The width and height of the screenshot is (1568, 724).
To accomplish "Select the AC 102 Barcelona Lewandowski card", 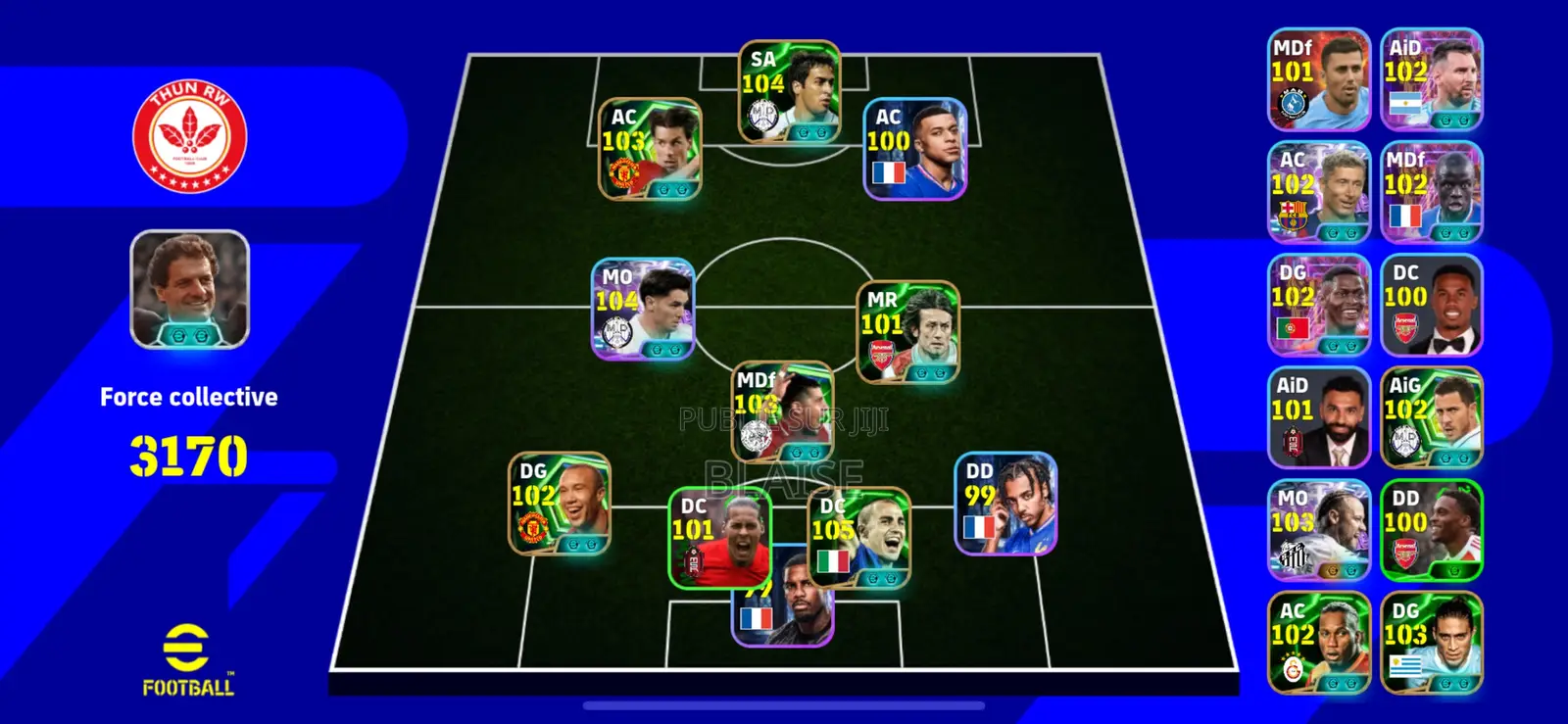I will [x=1319, y=188].
